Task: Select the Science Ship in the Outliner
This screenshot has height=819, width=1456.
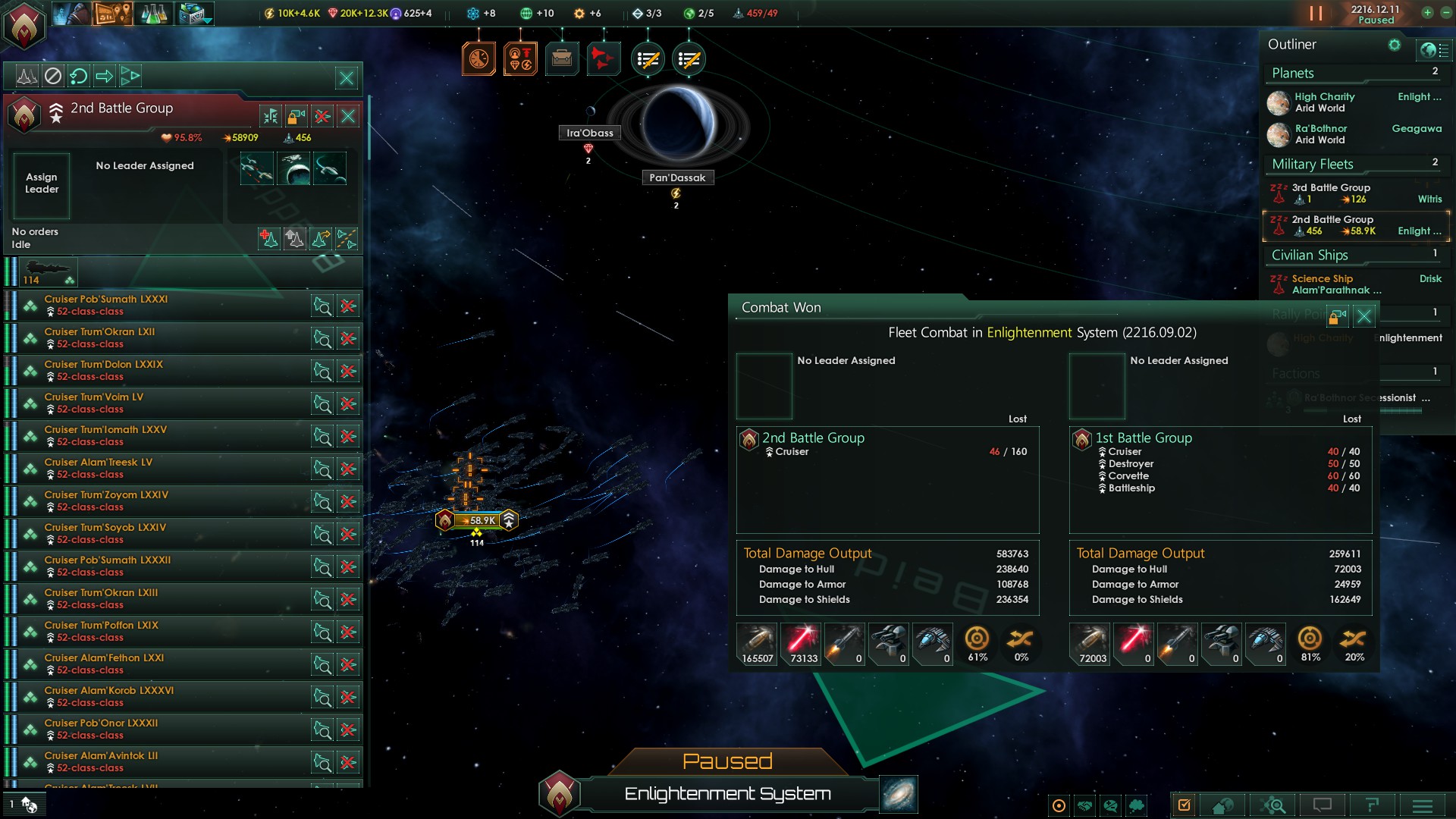Action: click(1322, 279)
